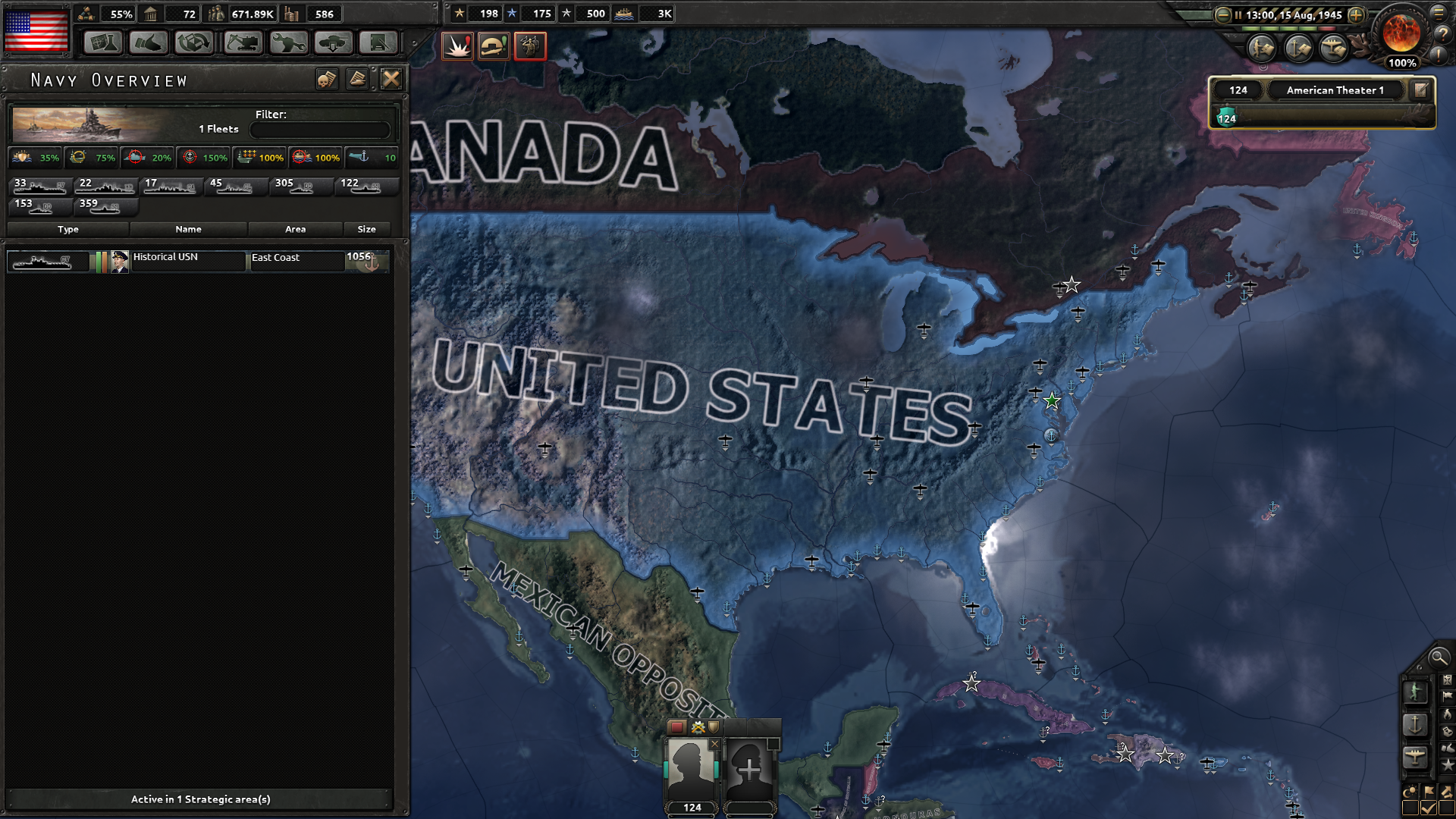This screenshot has width=1456, height=819.
Task: Click the explosion alert icon near the top
Action: coord(457,47)
